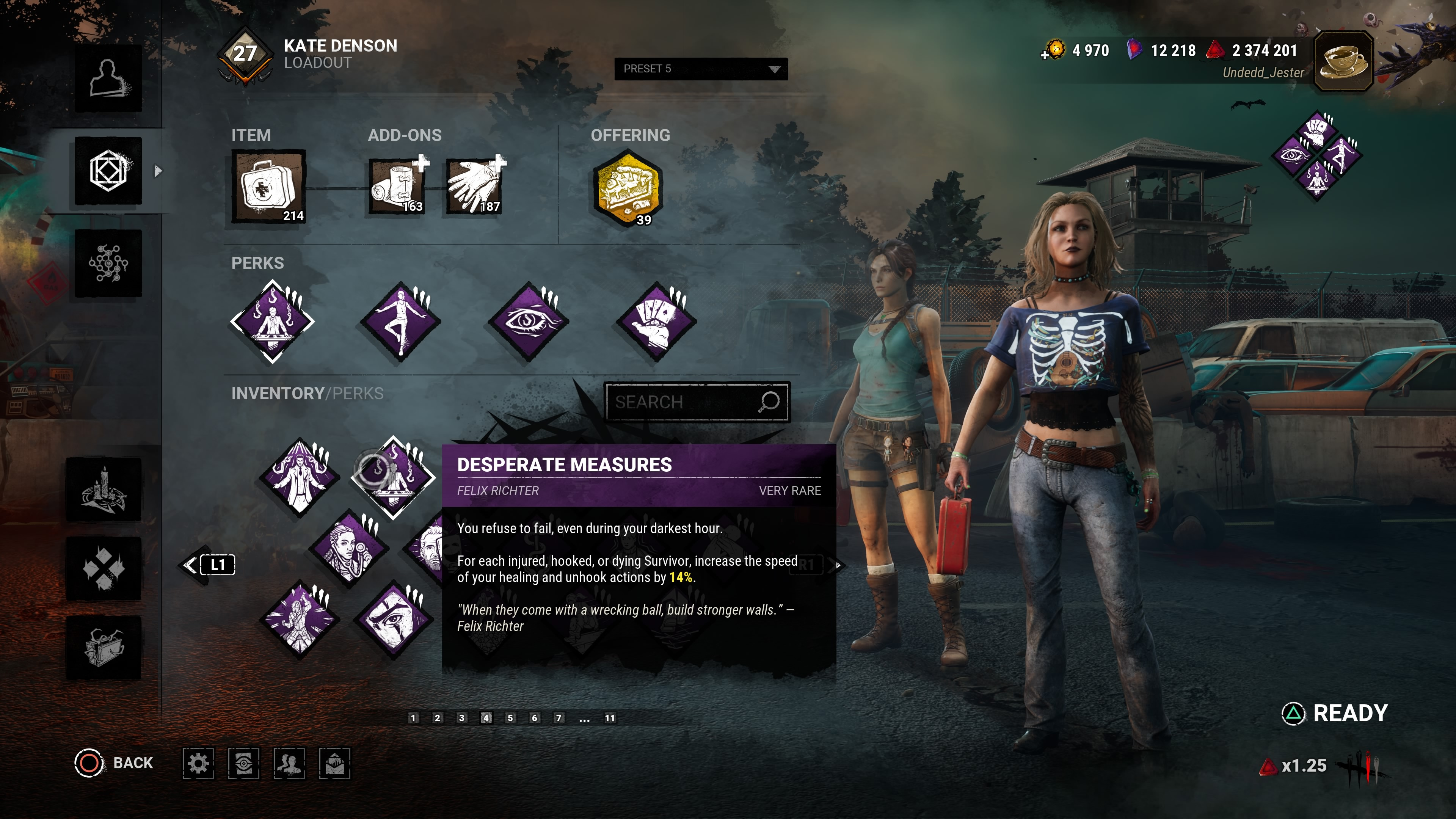The height and width of the screenshot is (819, 1456).
Task: Open the friends list icon
Action: [289, 764]
